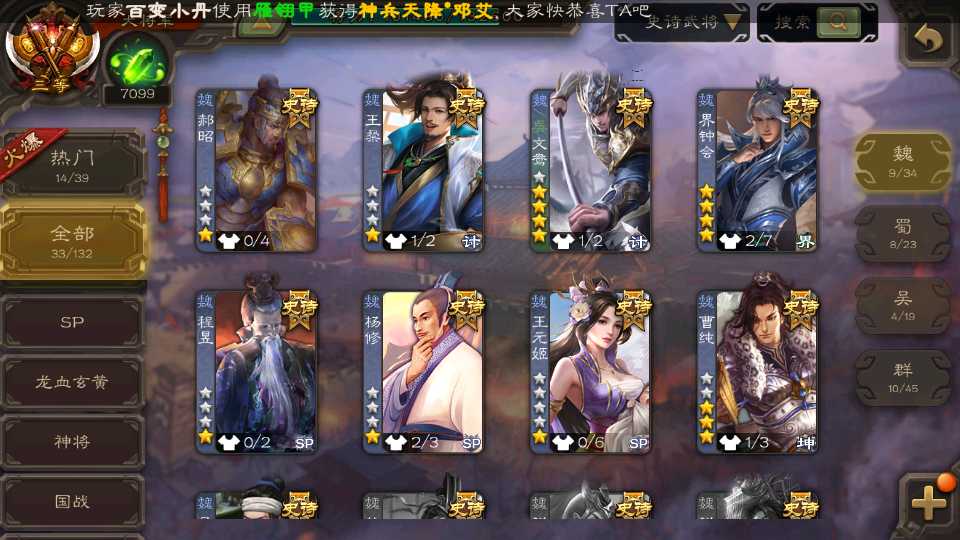This screenshot has height=540, width=960.
Task: Pick the 界钟会 hero card
Action: [x=758, y=170]
